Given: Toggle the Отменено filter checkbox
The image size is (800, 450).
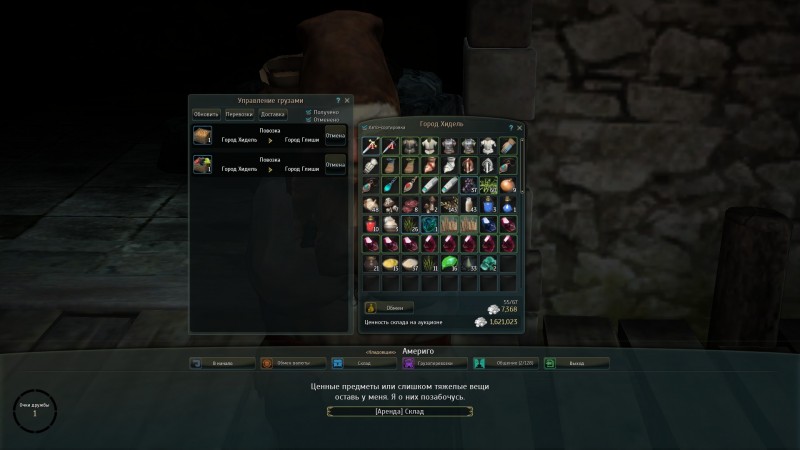Looking at the screenshot, I should (308, 119).
